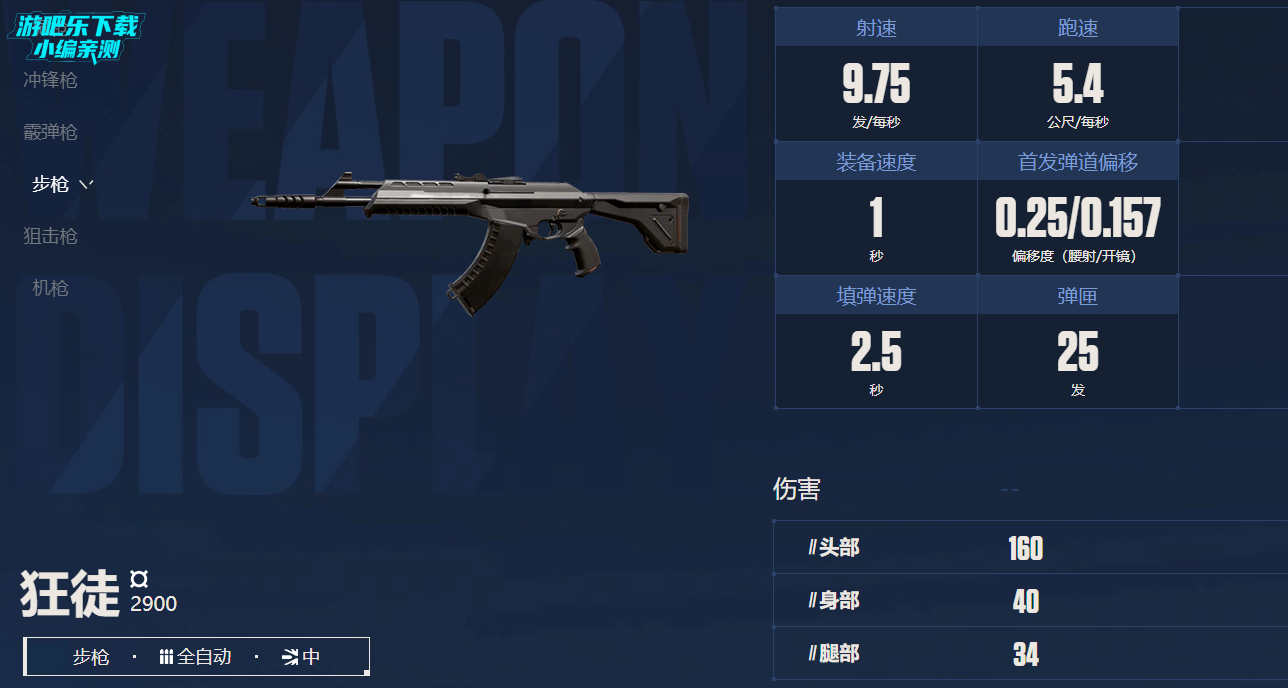Select the 冲锋枪 weapon category

50,80
